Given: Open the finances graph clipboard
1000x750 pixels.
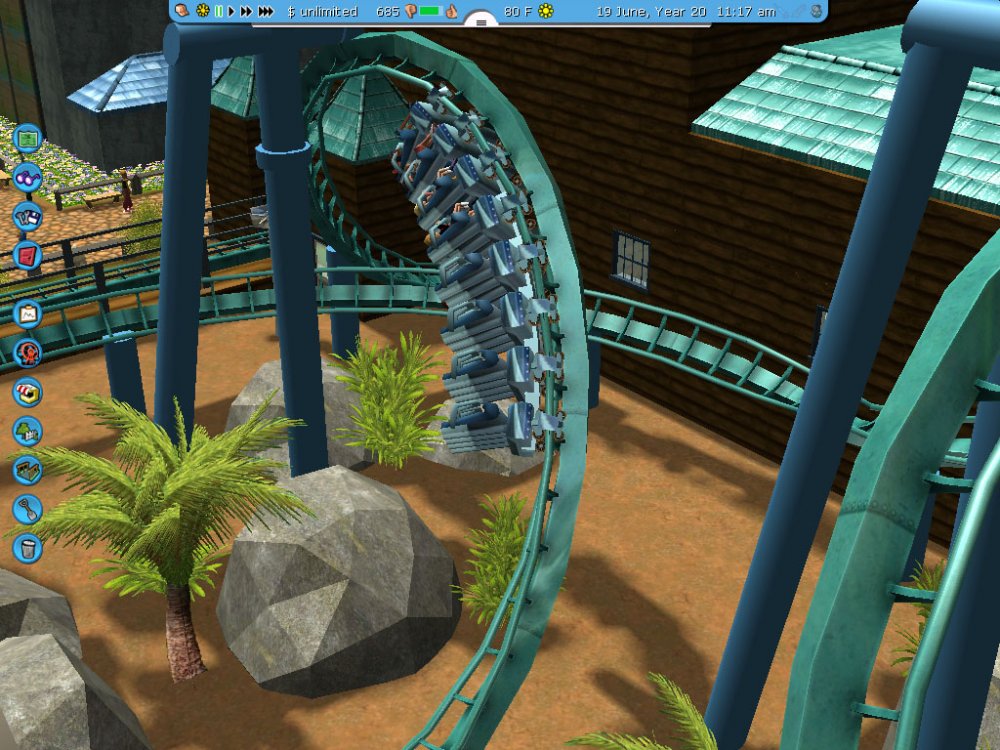Looking at the screenshot, I should [x=27, y=313].
